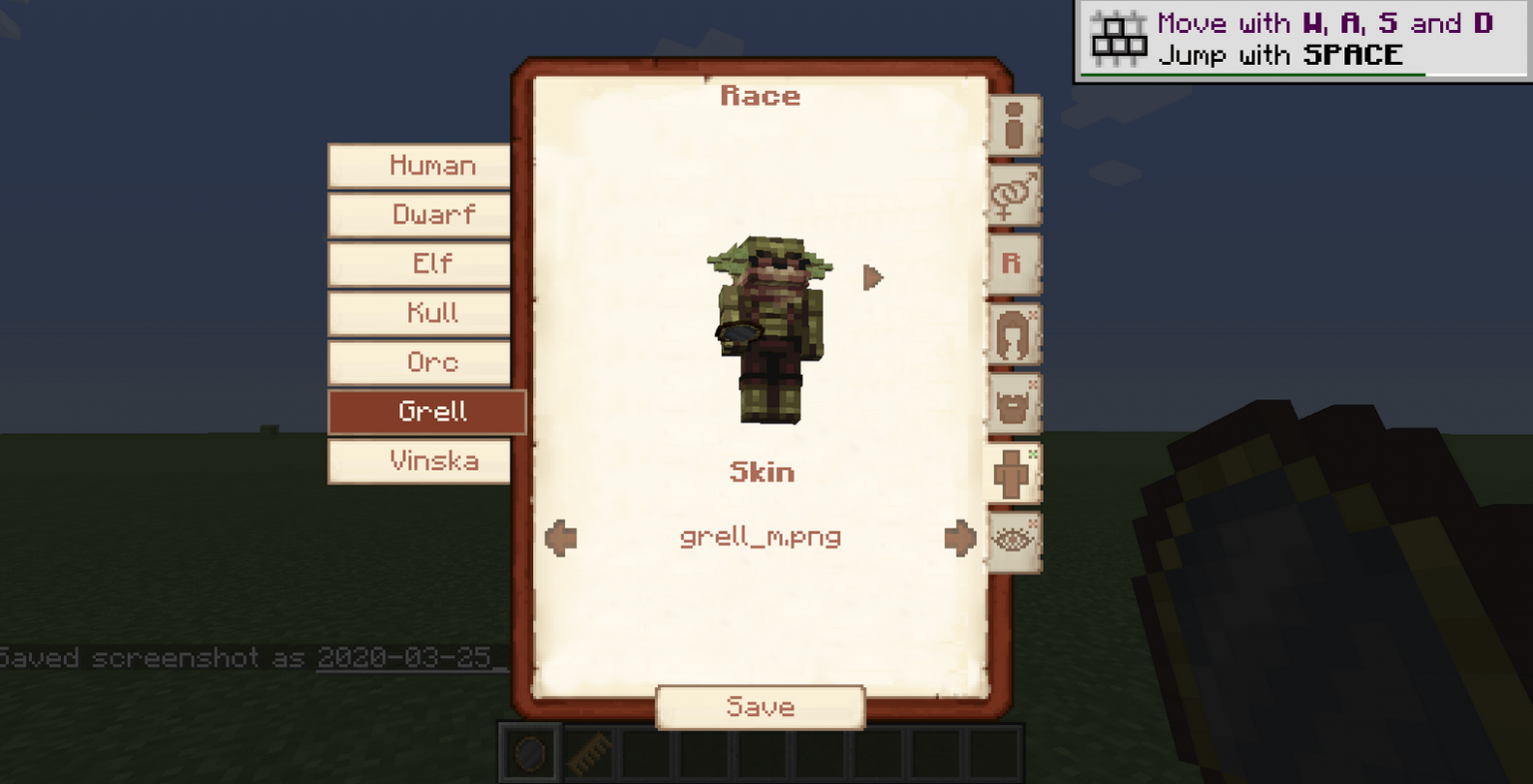Open the character info tab

(x=1012, y=126)
